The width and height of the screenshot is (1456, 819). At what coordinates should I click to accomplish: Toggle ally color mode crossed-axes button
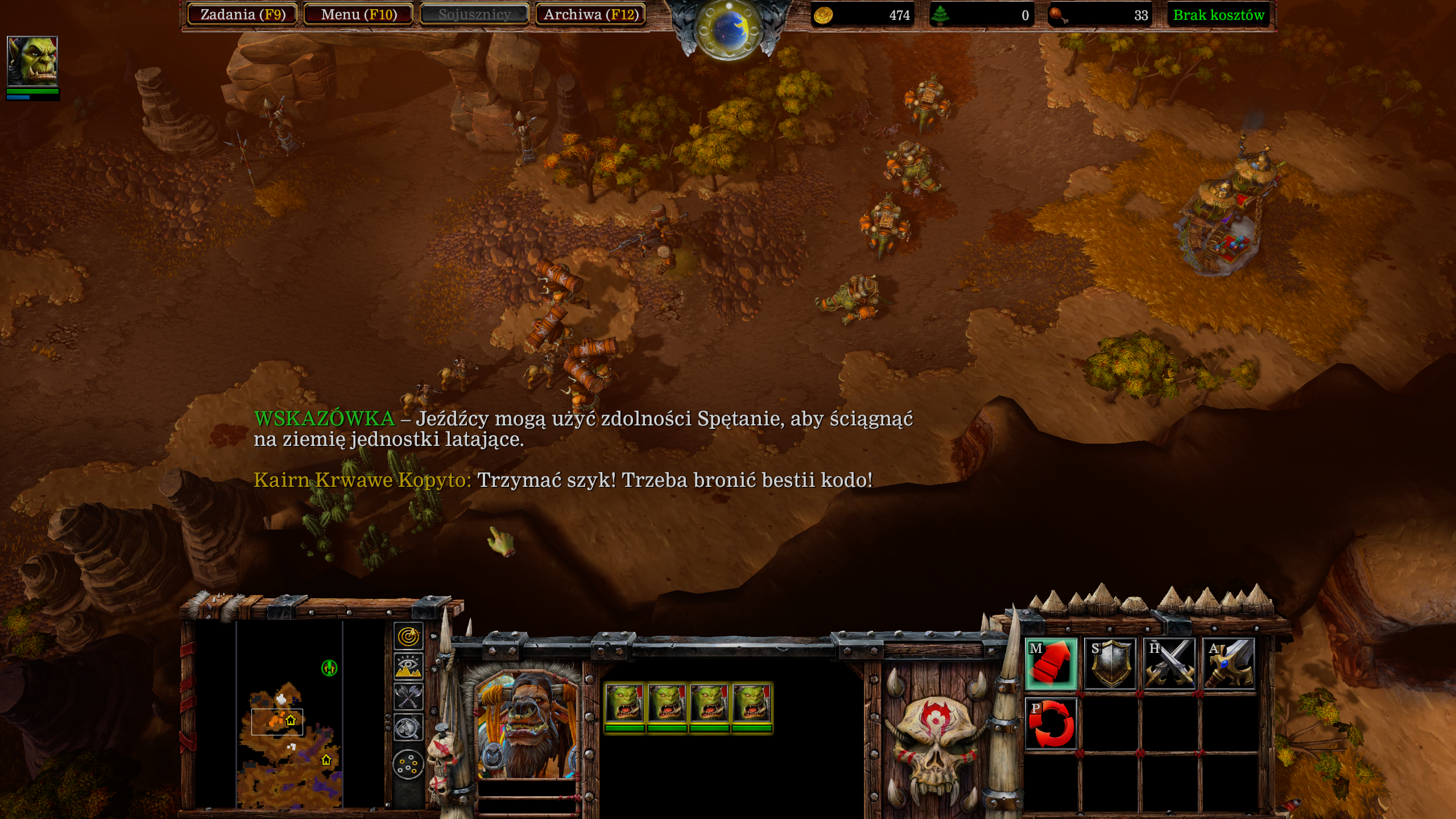(x=408, y=697)
